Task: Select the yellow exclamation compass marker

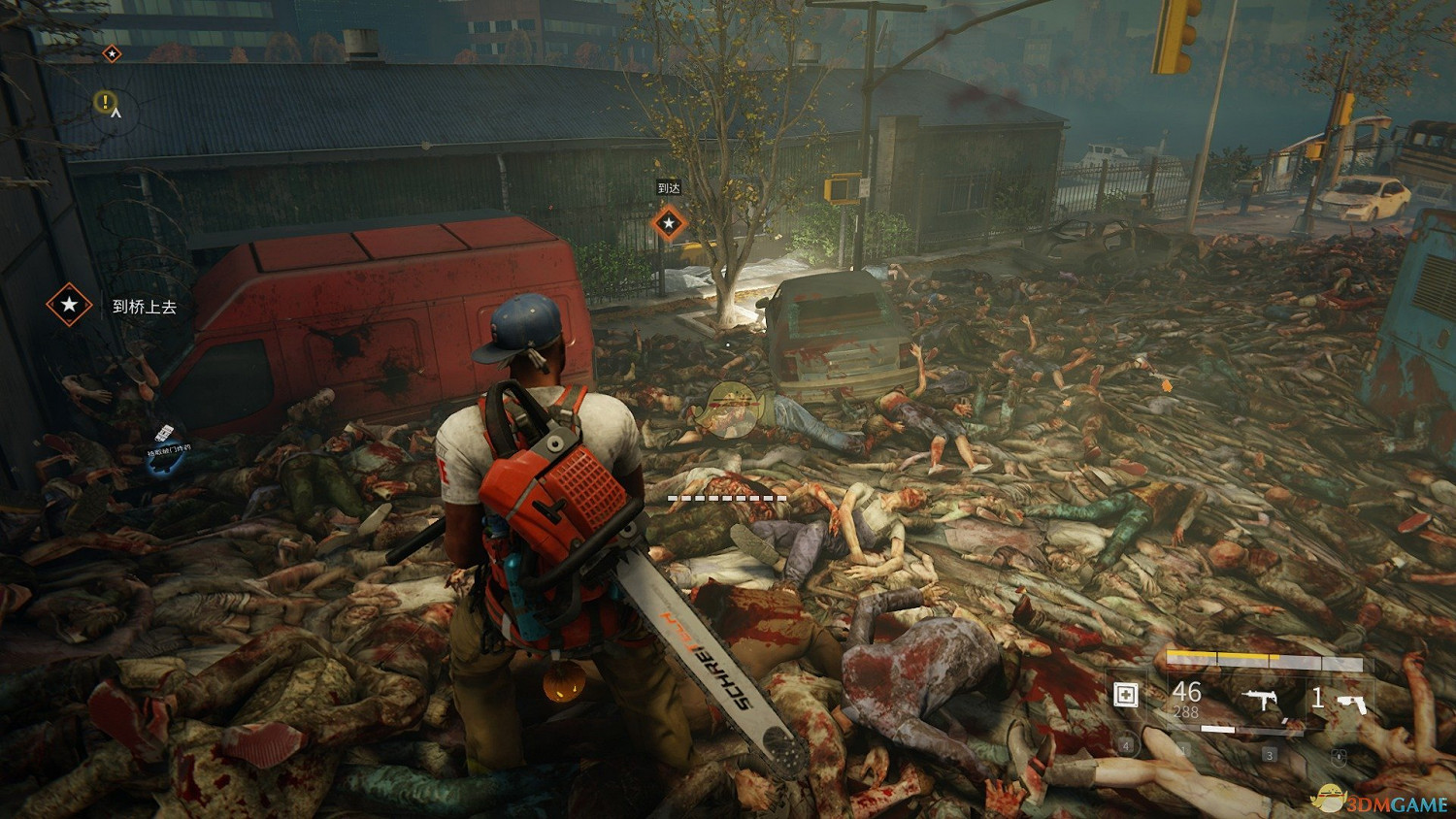Action: pyautogui.click(x=105, y=100)
